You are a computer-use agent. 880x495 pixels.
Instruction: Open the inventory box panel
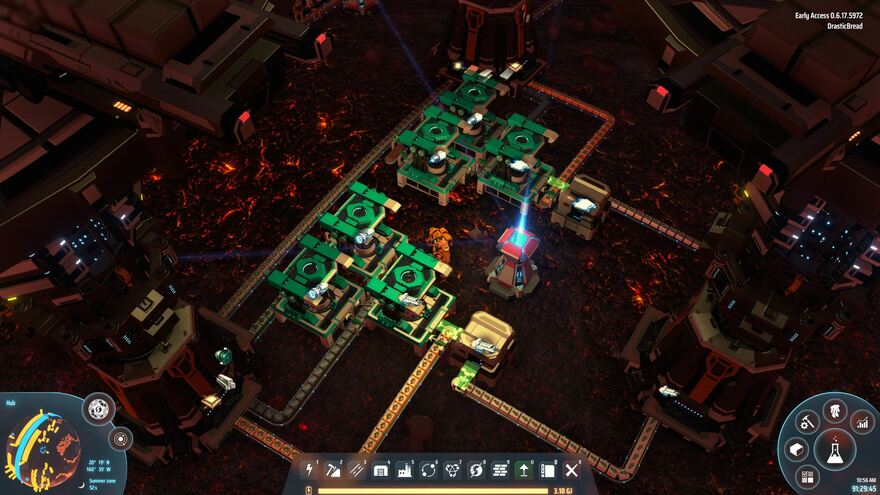(x=797, y=449)
